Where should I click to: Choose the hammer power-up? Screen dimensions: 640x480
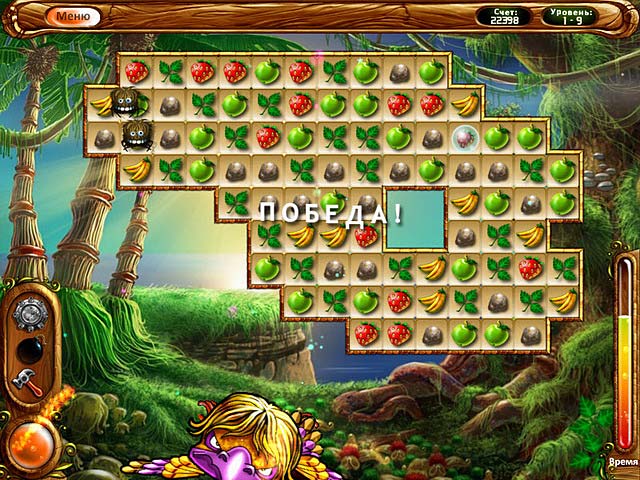[27, 381]
